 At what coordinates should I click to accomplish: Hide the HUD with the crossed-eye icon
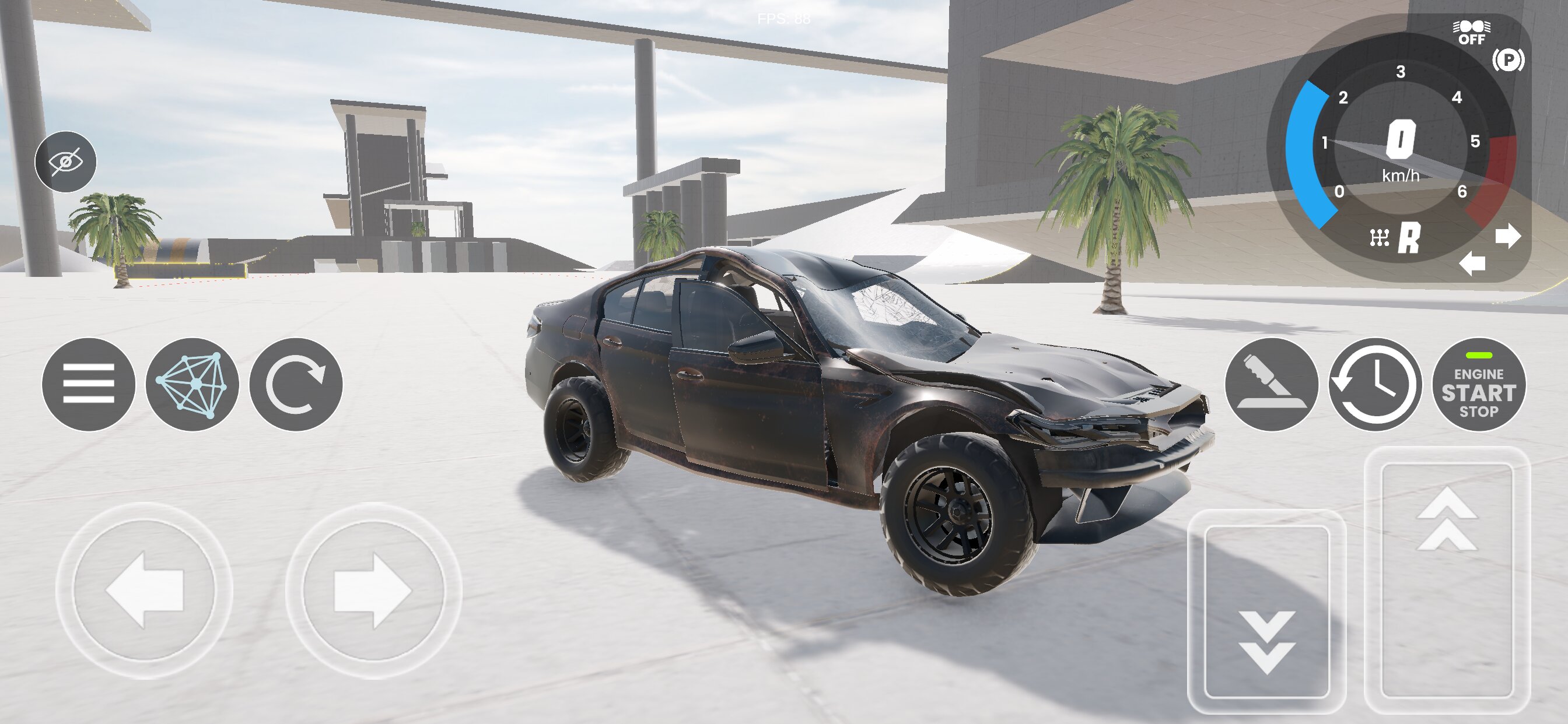click(x=65, y=162)
